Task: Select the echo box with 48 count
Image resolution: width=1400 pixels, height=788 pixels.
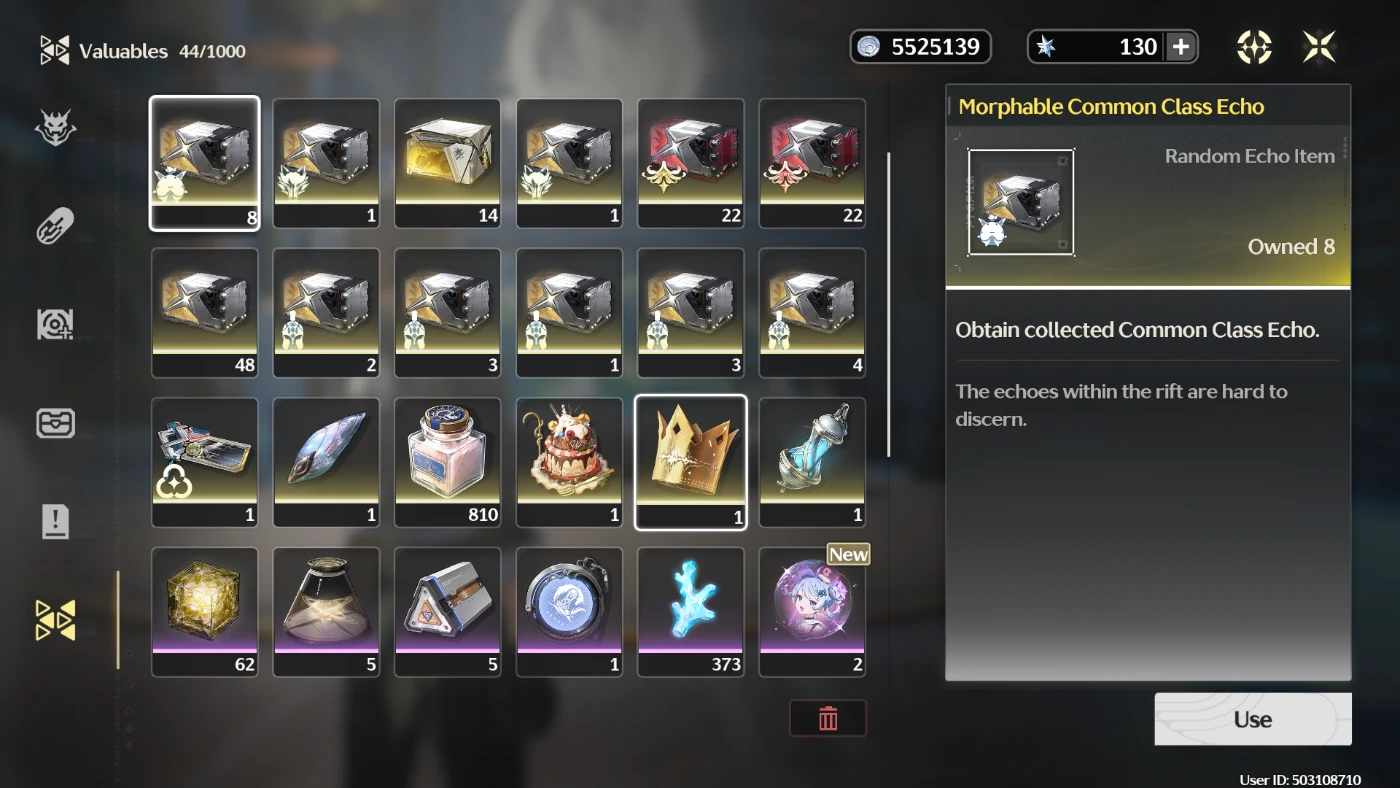Action: 204,312
